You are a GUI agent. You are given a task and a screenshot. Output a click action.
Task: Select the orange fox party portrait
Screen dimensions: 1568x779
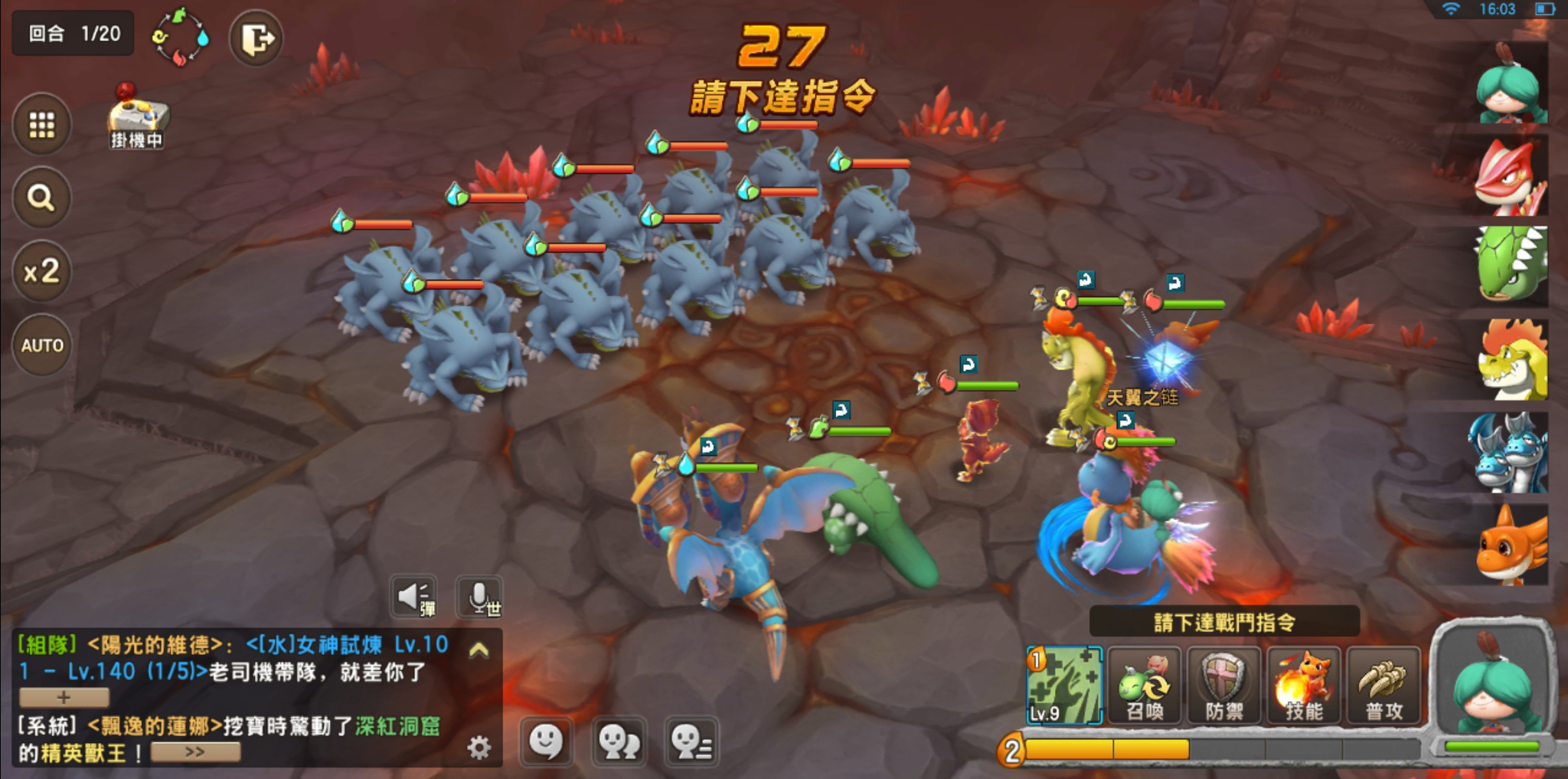[1509, 546]
